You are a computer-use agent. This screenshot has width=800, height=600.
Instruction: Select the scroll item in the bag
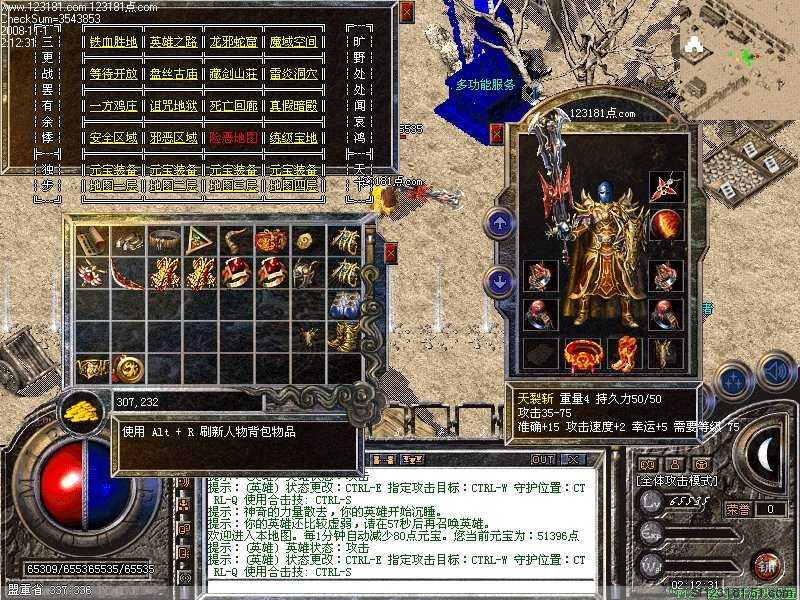click(93, 240)
